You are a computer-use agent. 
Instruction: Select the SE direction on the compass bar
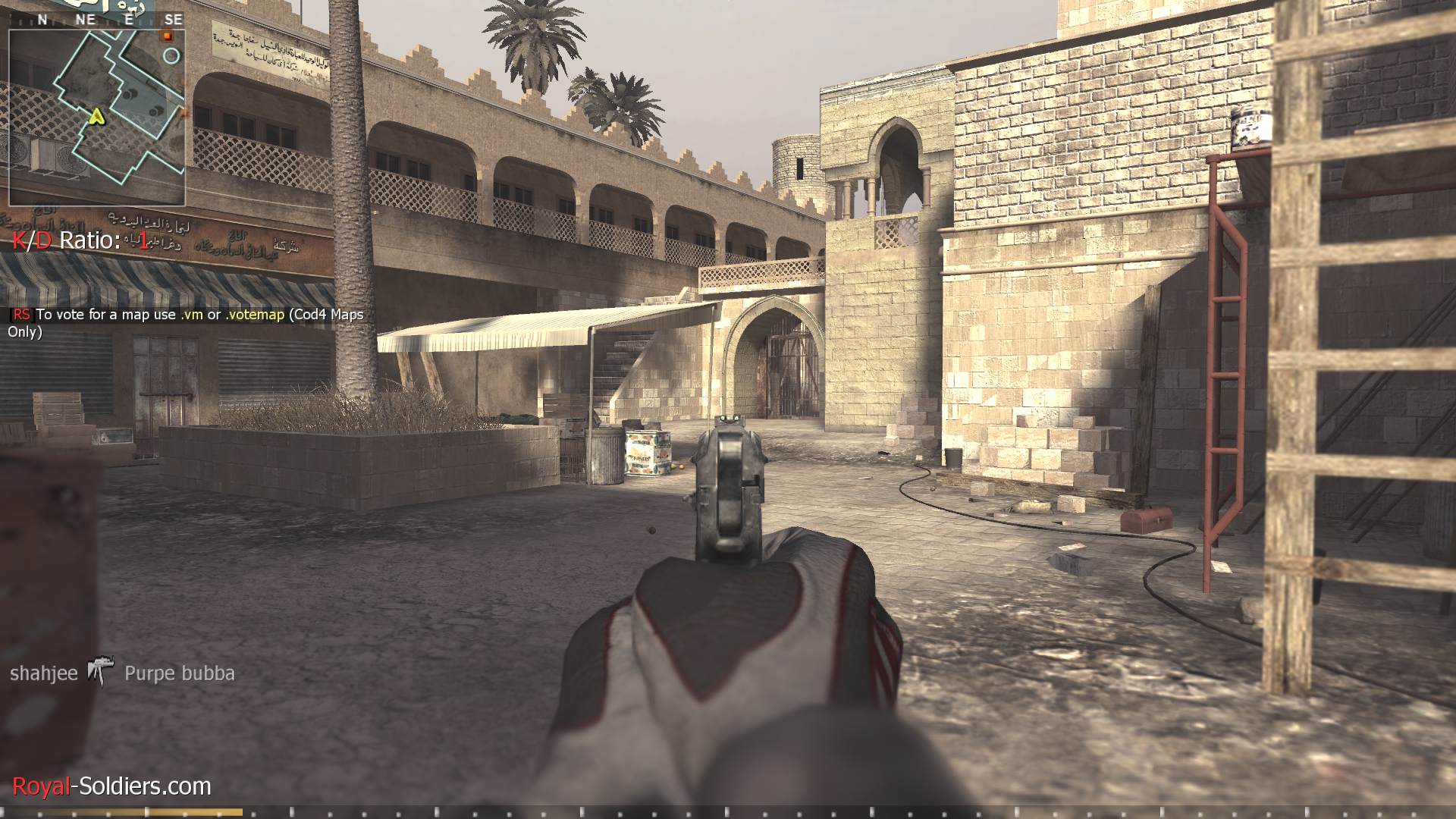click(174, 20)
